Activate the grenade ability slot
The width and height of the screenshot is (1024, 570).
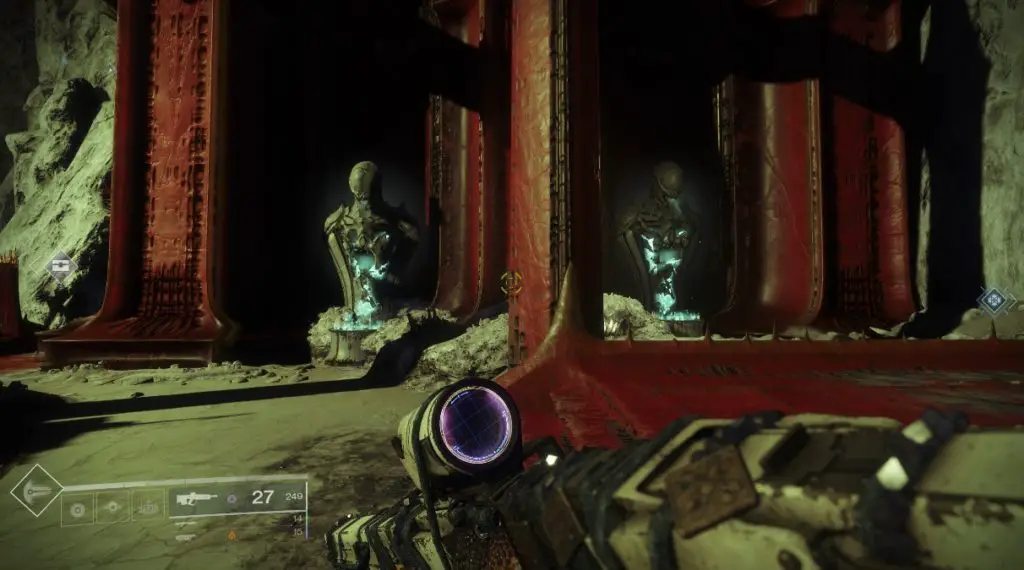coord(77,509)
